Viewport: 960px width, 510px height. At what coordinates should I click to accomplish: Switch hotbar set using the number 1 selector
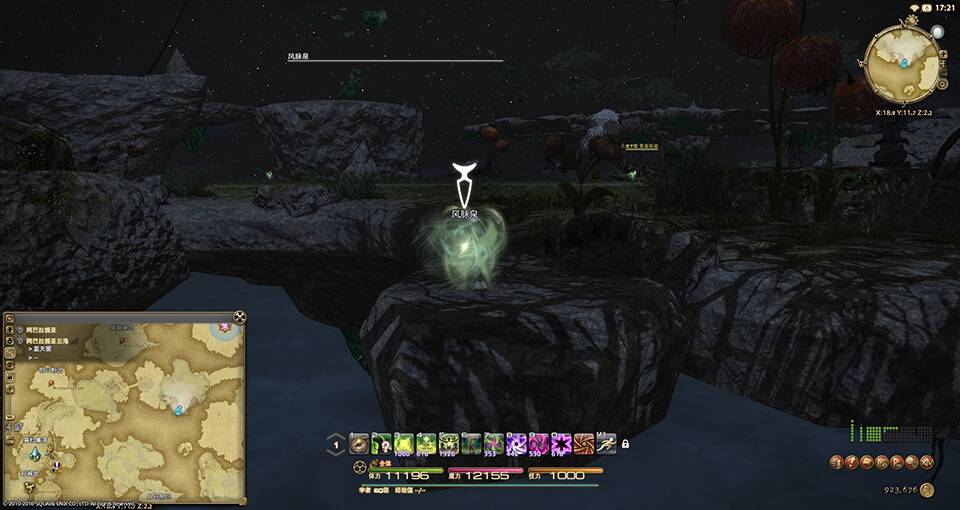[x=336, y=445]
